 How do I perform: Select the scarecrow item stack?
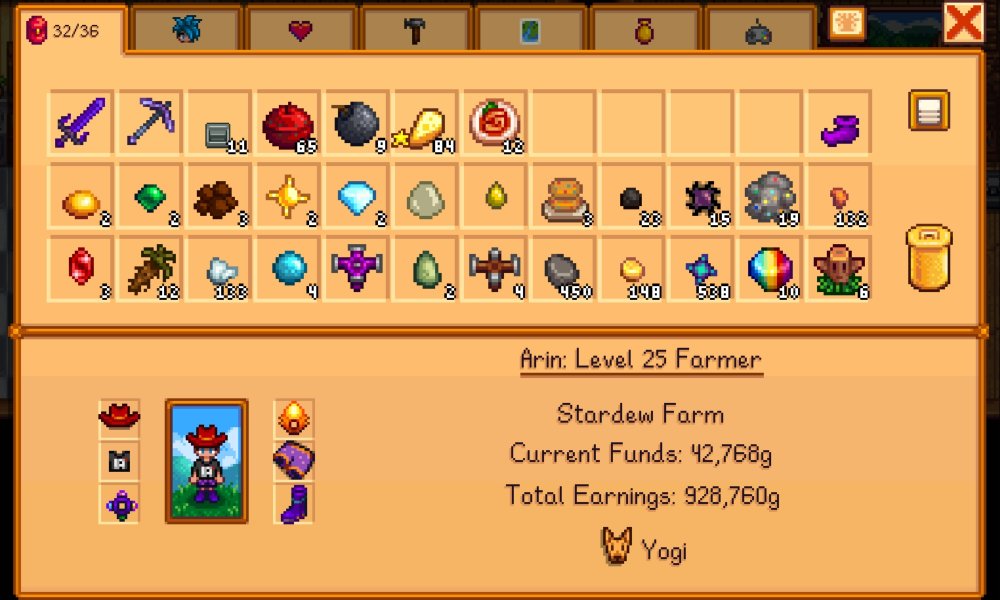click(x=839, y=269)
